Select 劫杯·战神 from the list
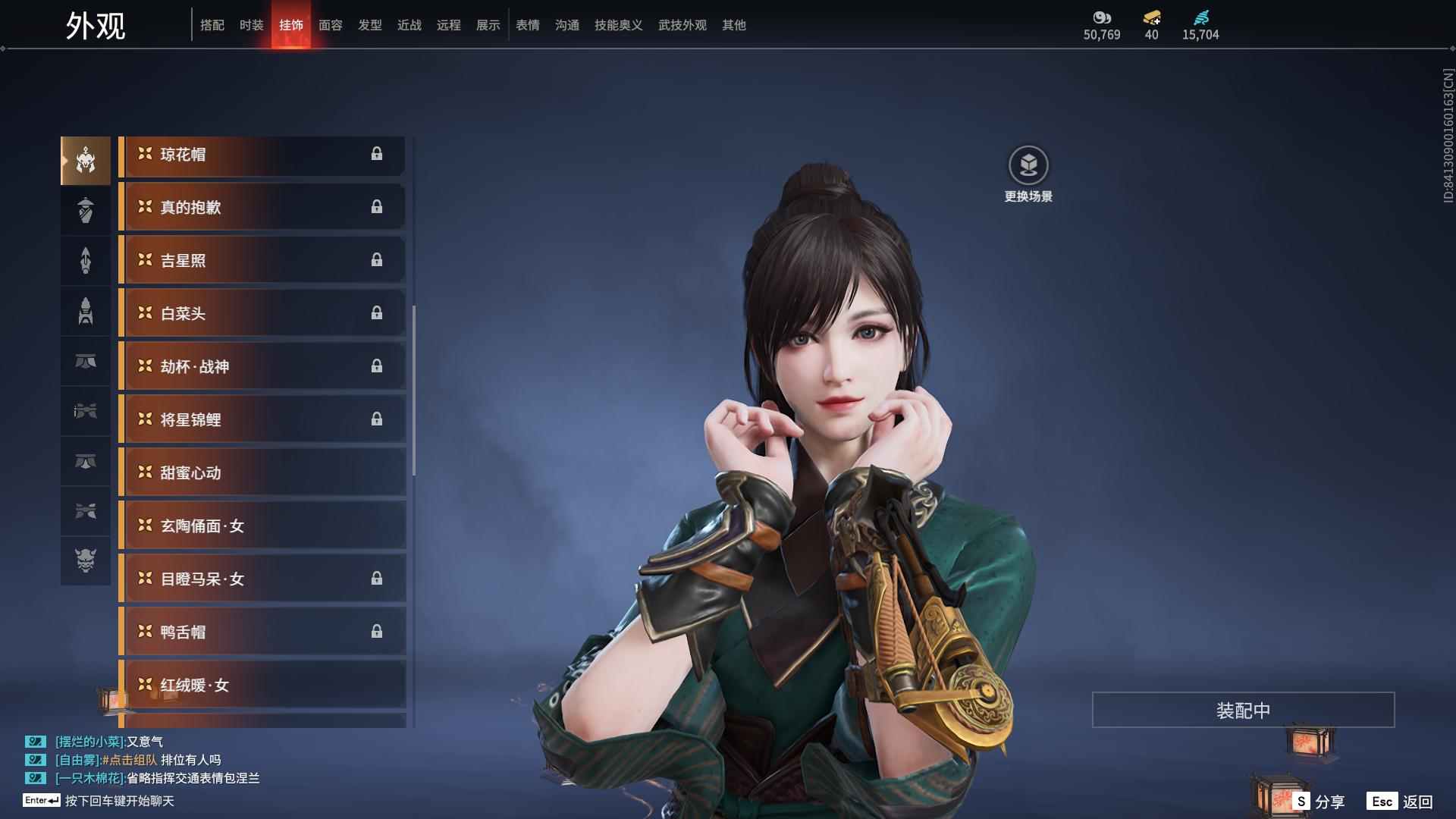This screenshot has width=1456, height=819. pos(262,367)
